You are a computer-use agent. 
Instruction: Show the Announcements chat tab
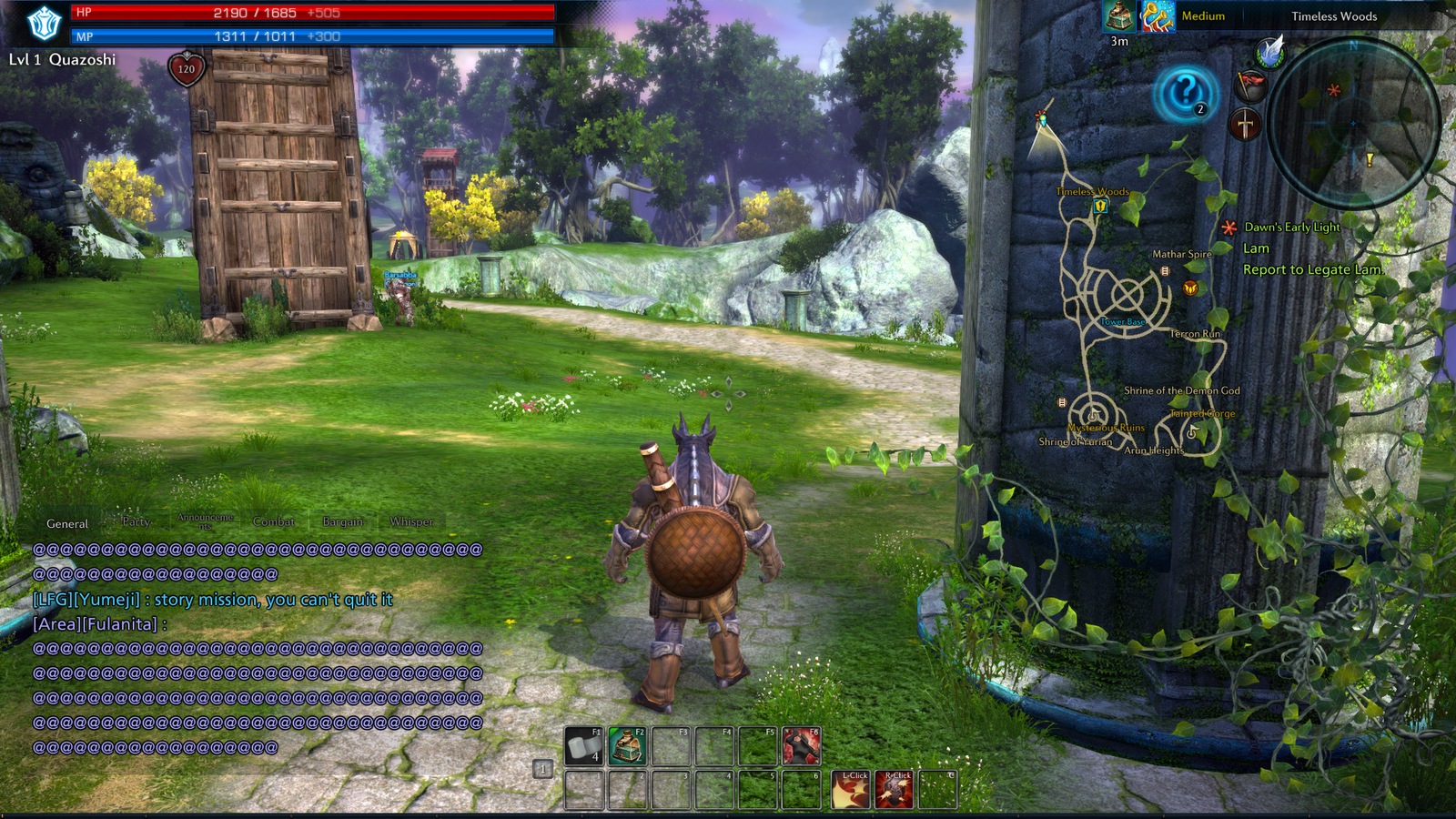coord(205,521)
